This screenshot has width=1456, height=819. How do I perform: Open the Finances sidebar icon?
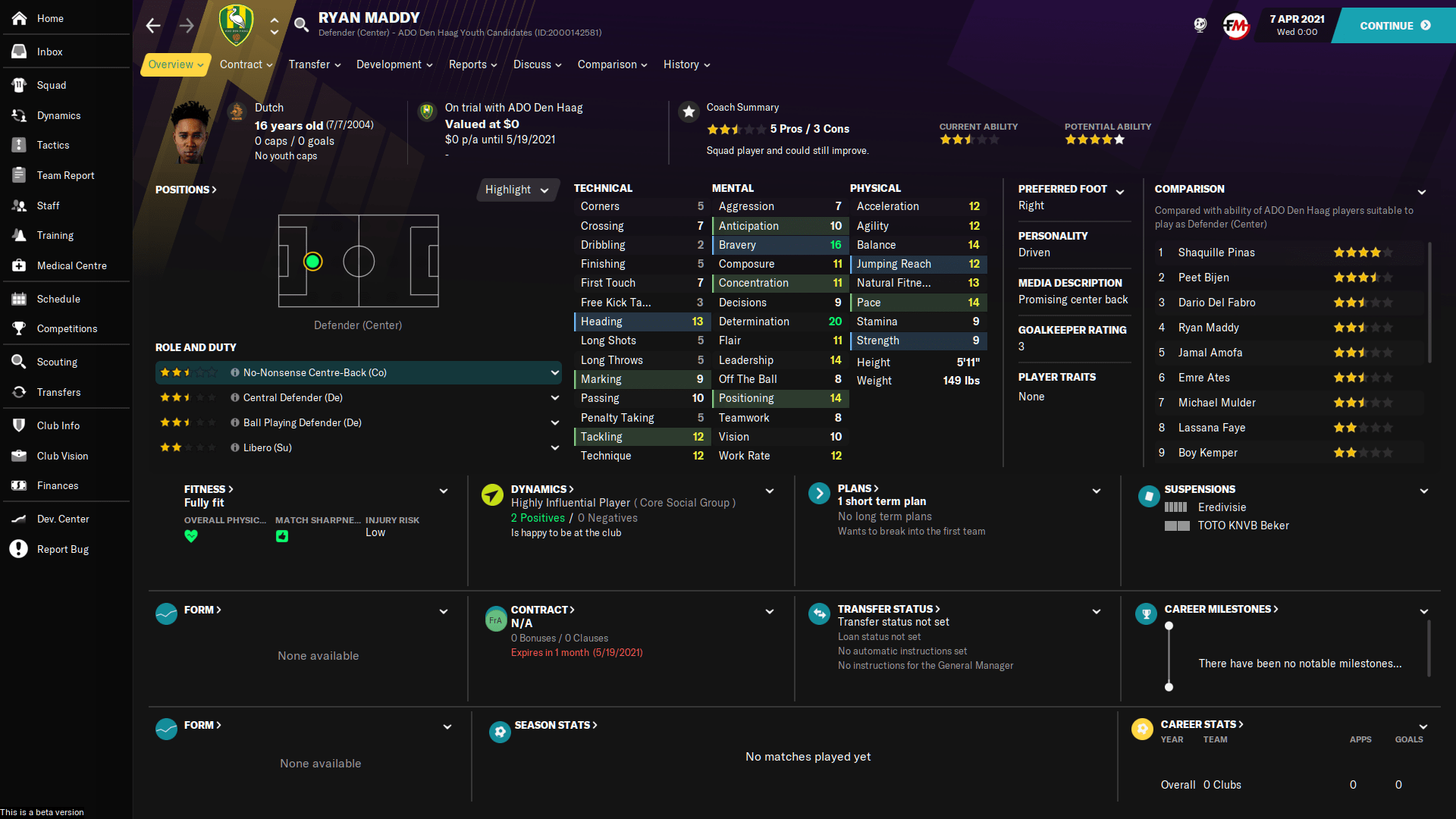(x=20, y=485)
